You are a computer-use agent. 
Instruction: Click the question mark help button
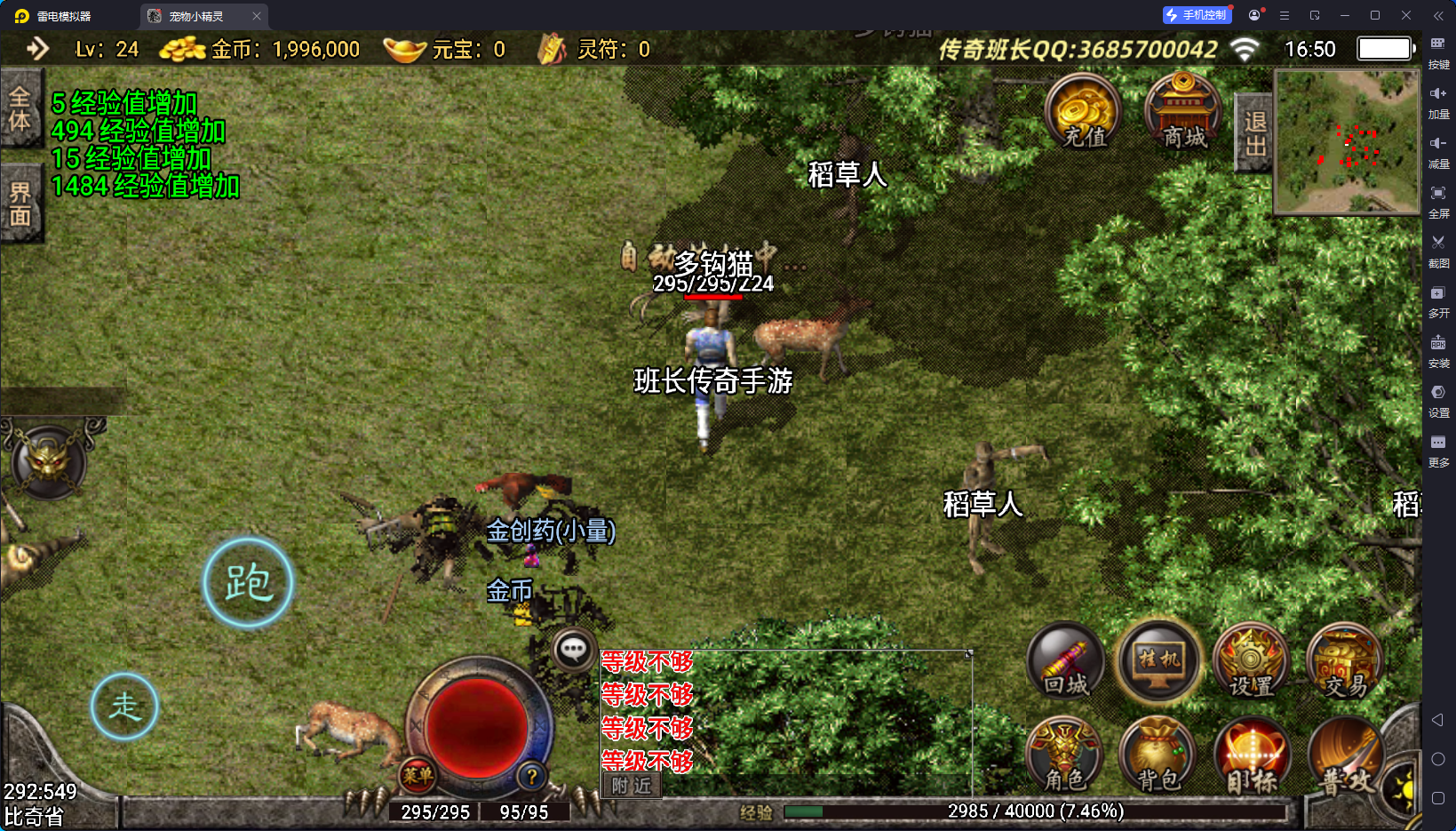531,776
